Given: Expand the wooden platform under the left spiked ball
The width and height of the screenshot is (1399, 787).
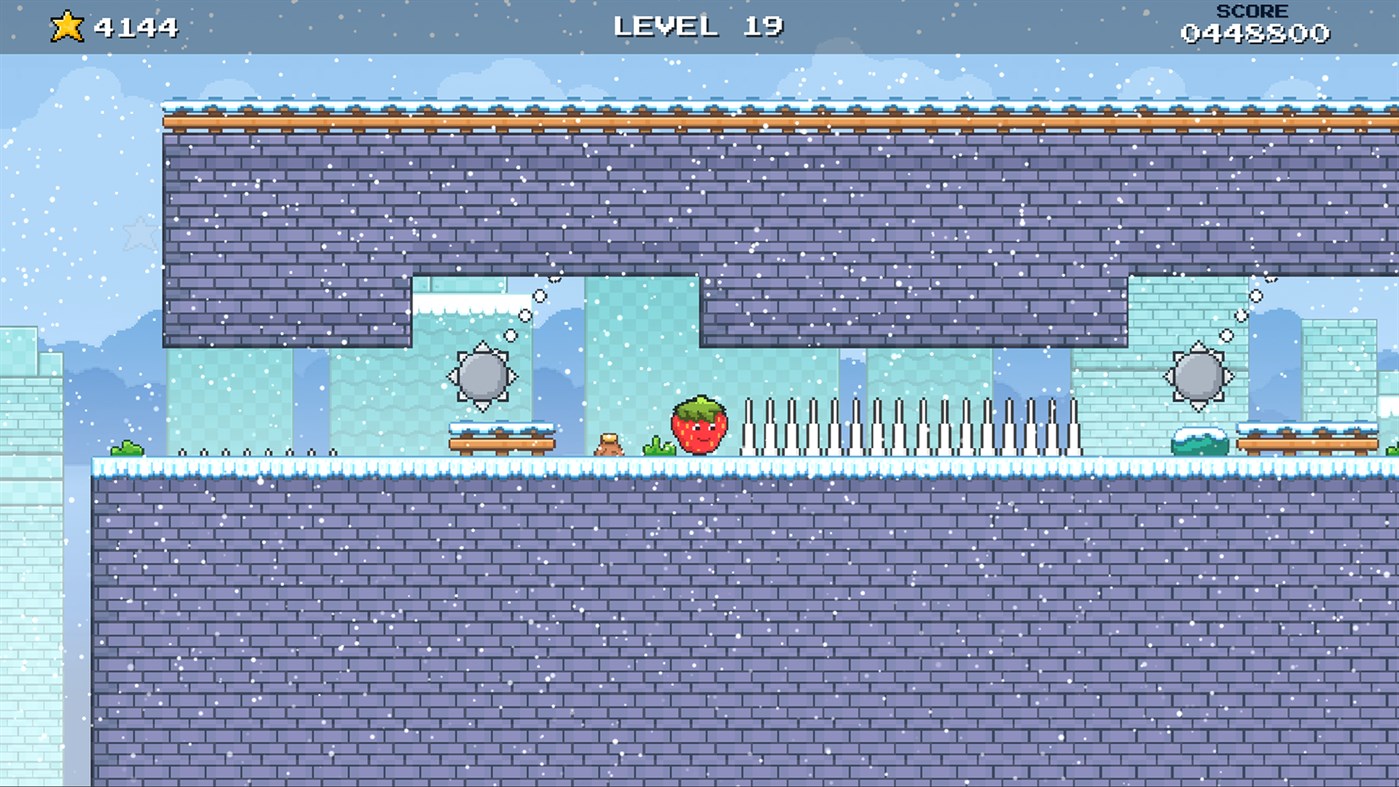Looking at the screenshot, I should click(x=502, y=442).
